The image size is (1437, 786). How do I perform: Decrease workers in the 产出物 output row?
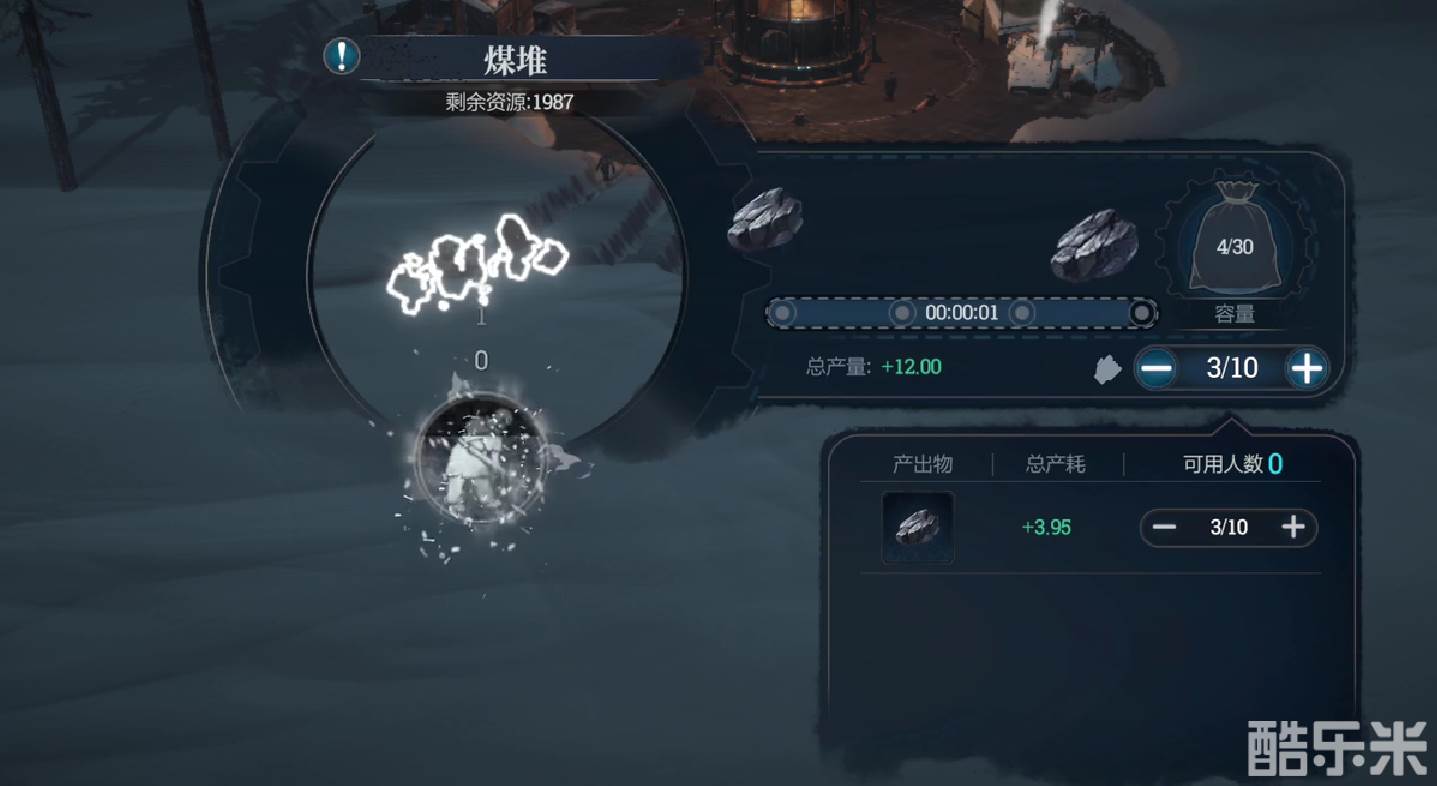click(1164, 527)
